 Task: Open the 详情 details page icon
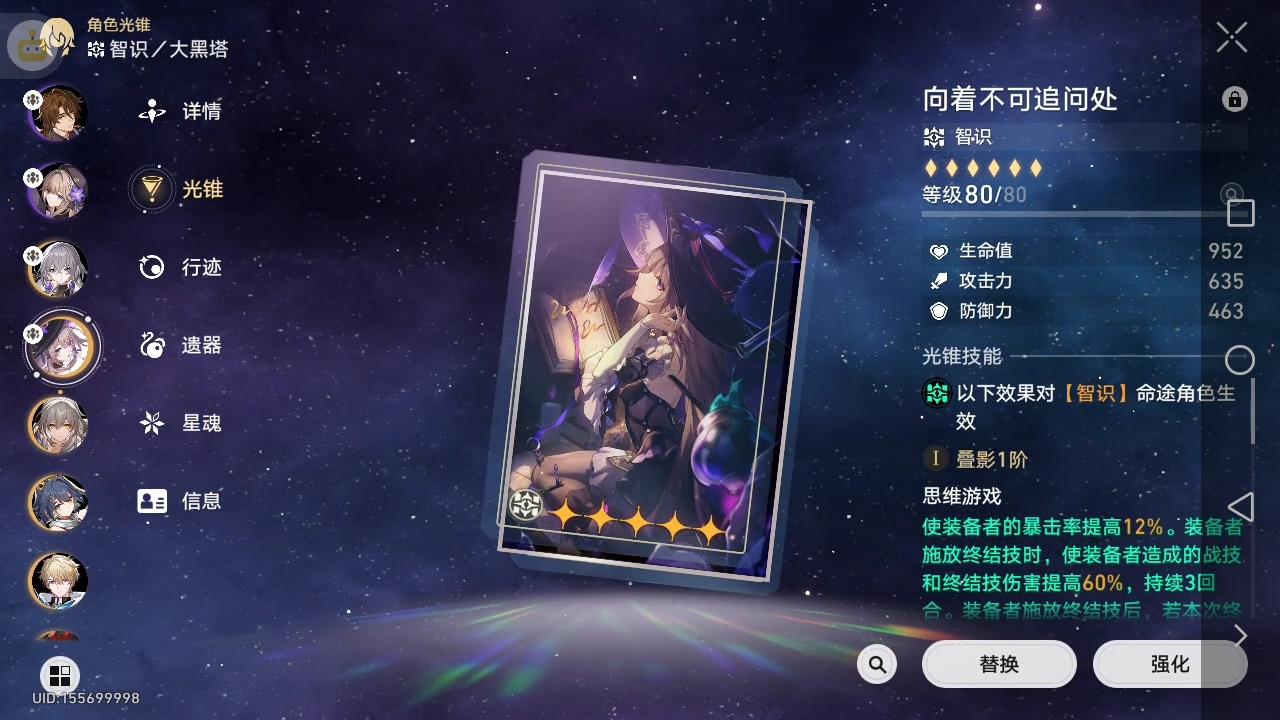click(152, 111)
